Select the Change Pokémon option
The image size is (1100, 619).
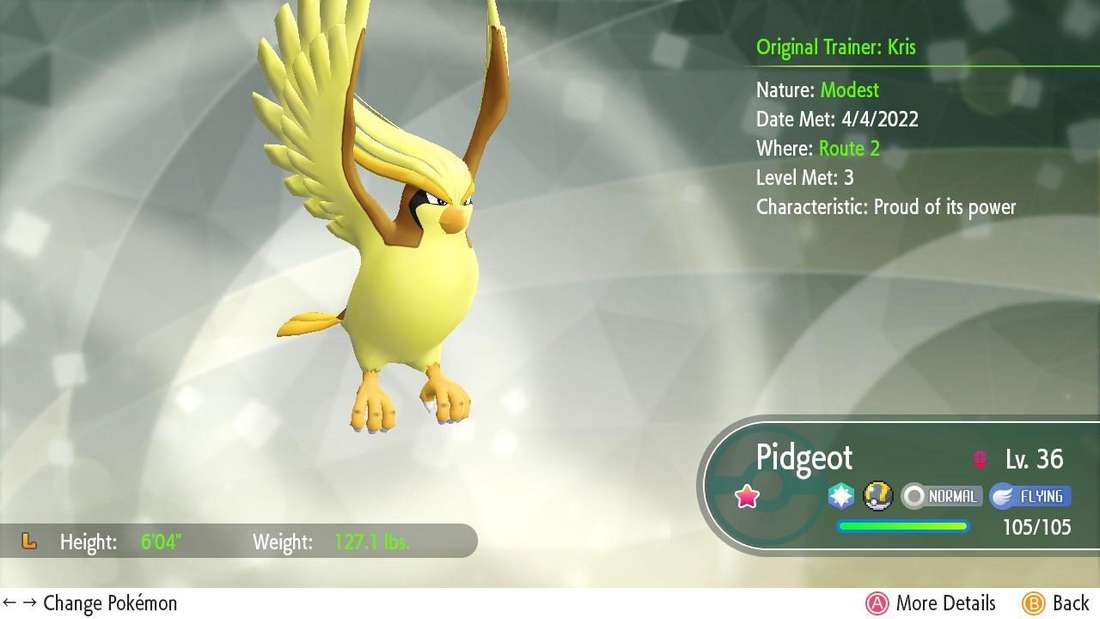[90, 603]
